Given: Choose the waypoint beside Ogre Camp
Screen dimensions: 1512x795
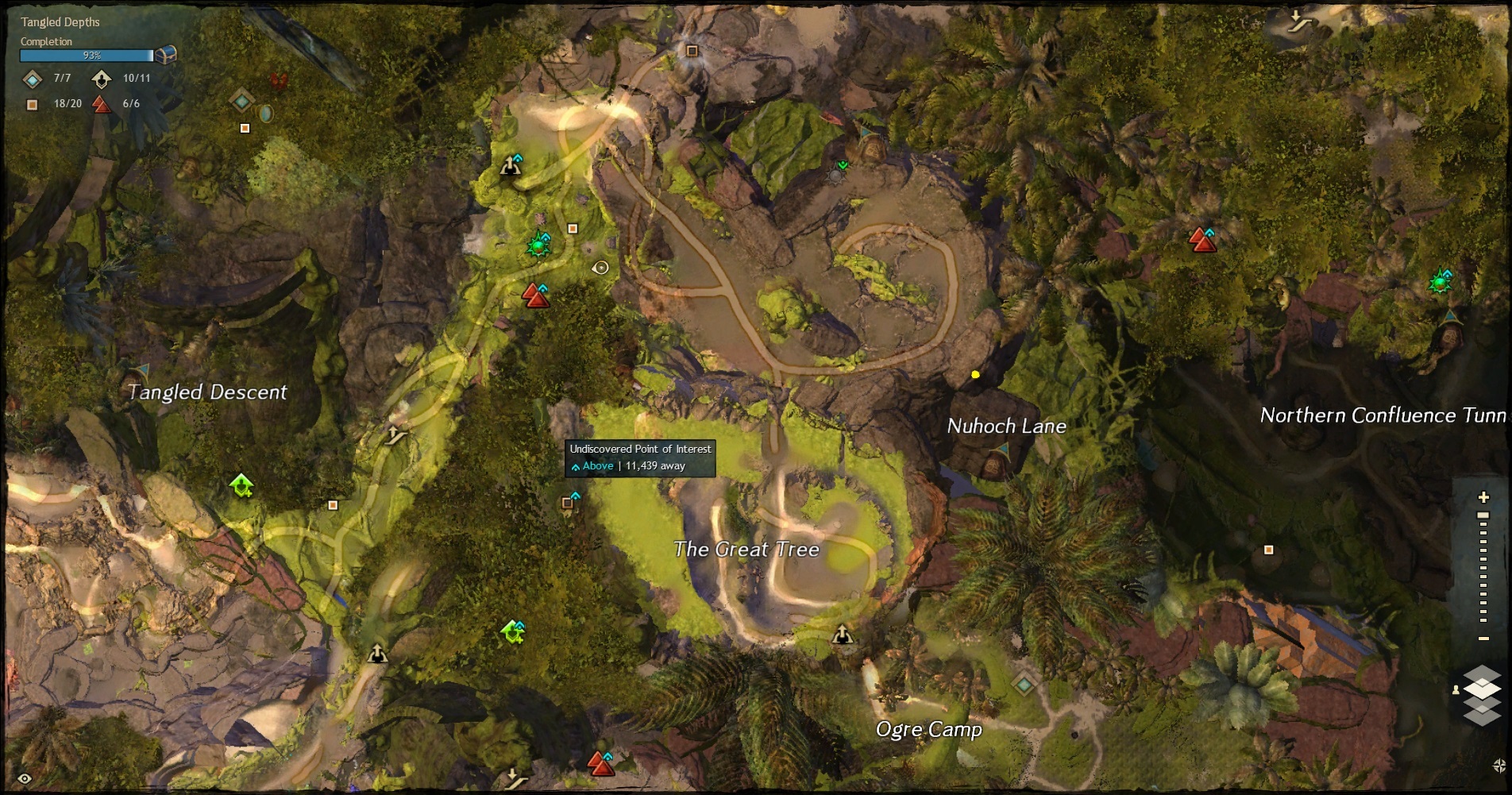Looking at the screenshot, I should point(1024,684).
